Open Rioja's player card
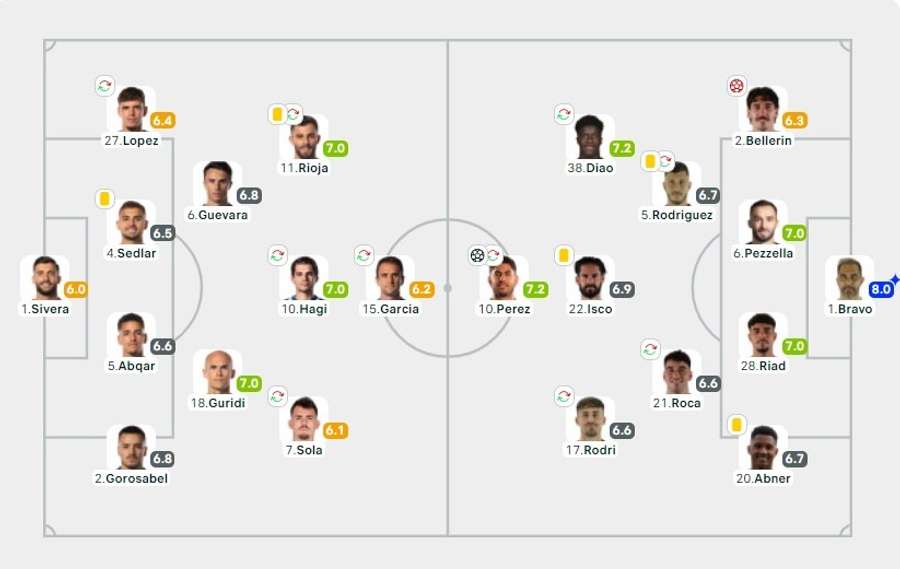Image resolution: width=900 pixels, height=569 pixels. pyautogui.click(x=303, y=138)
